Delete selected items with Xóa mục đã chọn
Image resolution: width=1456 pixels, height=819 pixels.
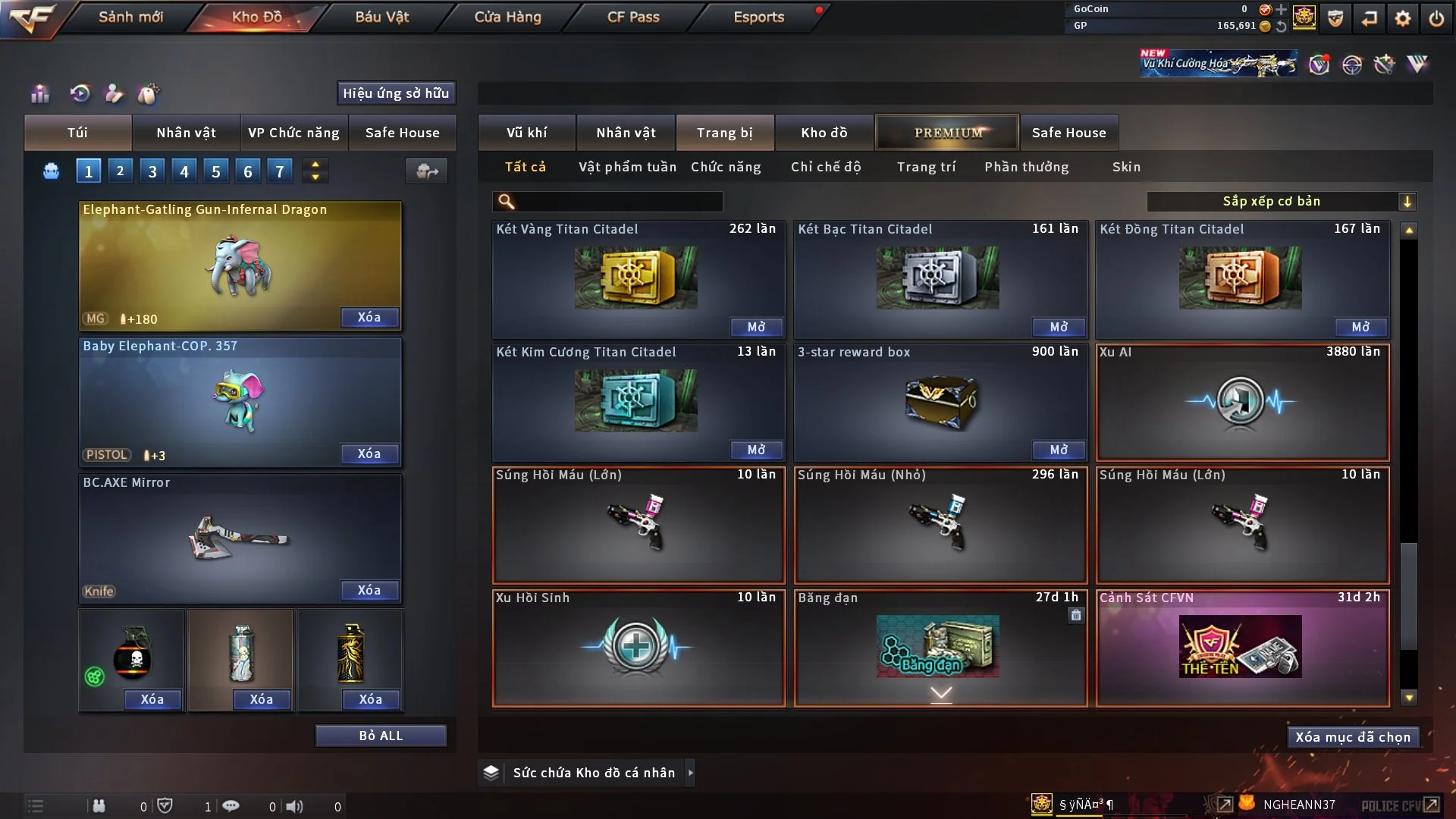click(x=1352, y=737)
